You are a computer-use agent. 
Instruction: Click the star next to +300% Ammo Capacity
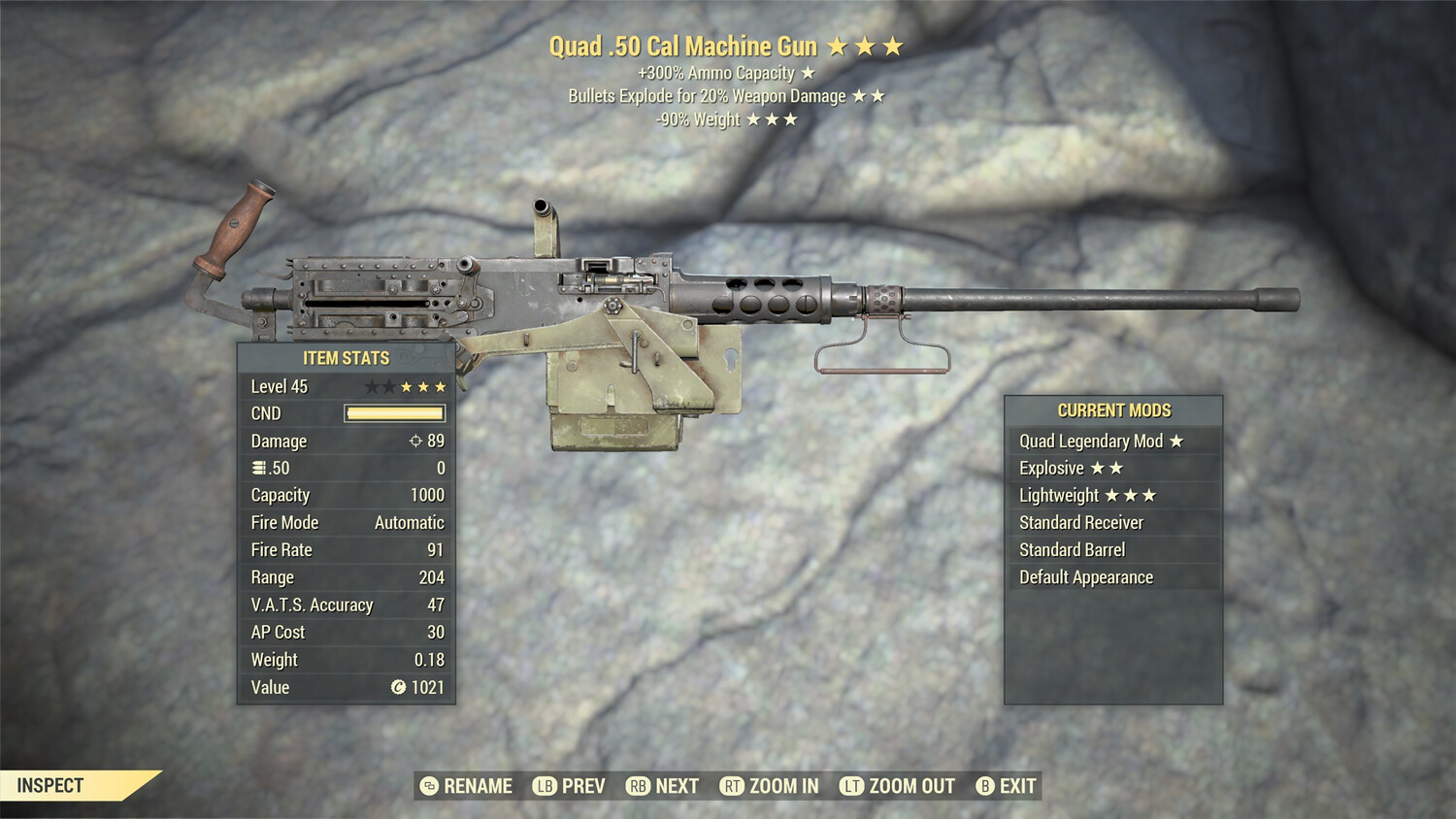tap(807, 72)
